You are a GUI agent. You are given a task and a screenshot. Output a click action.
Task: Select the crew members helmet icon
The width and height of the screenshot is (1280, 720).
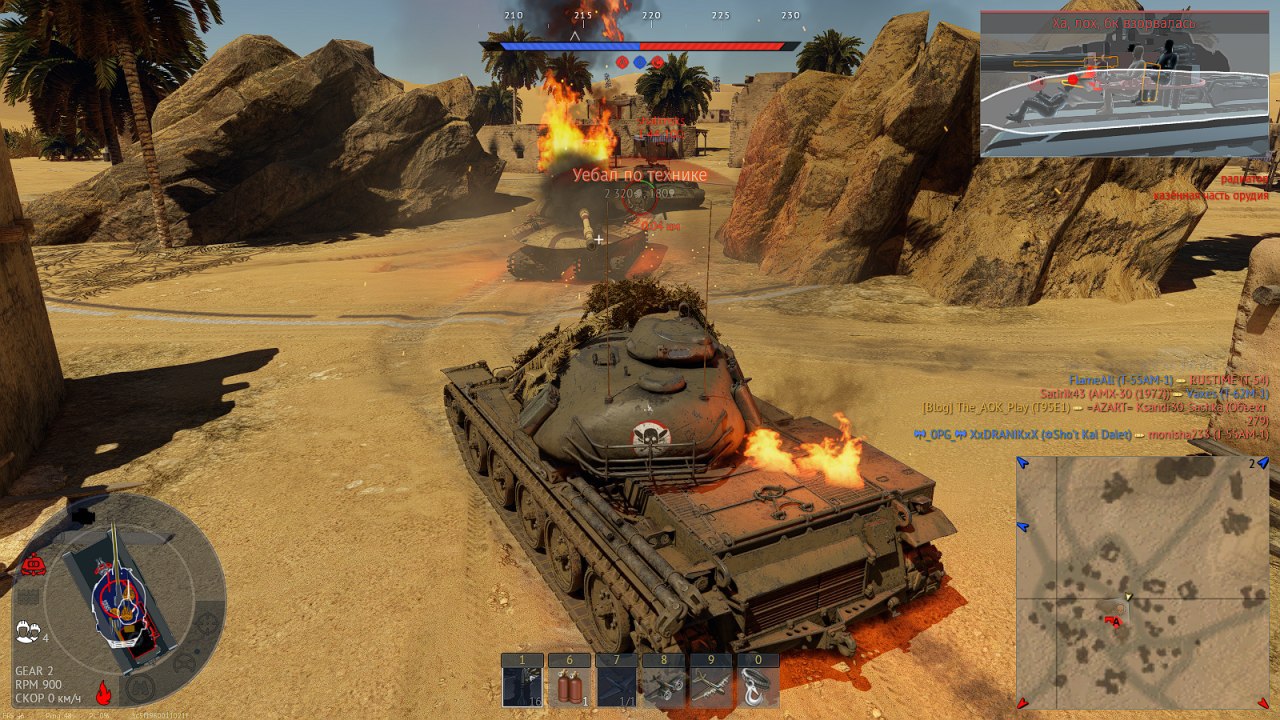(x=27, y=632)
